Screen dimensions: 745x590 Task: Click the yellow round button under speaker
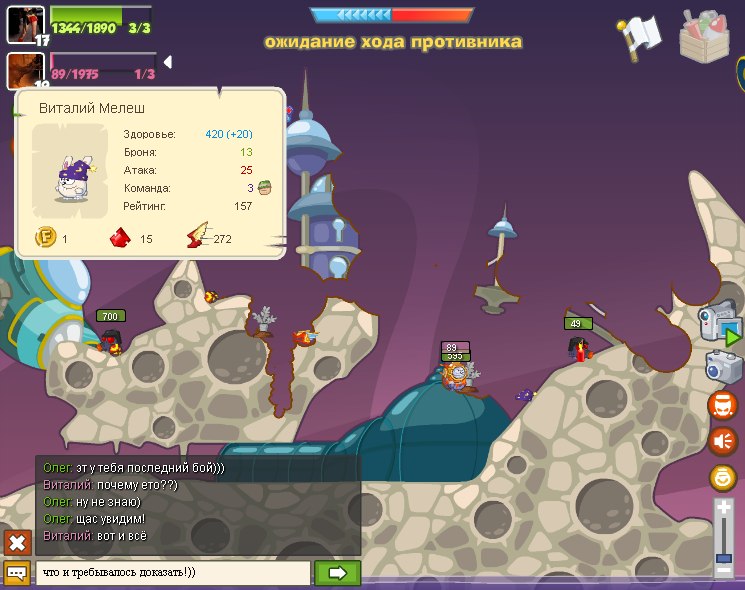[722, 477]
